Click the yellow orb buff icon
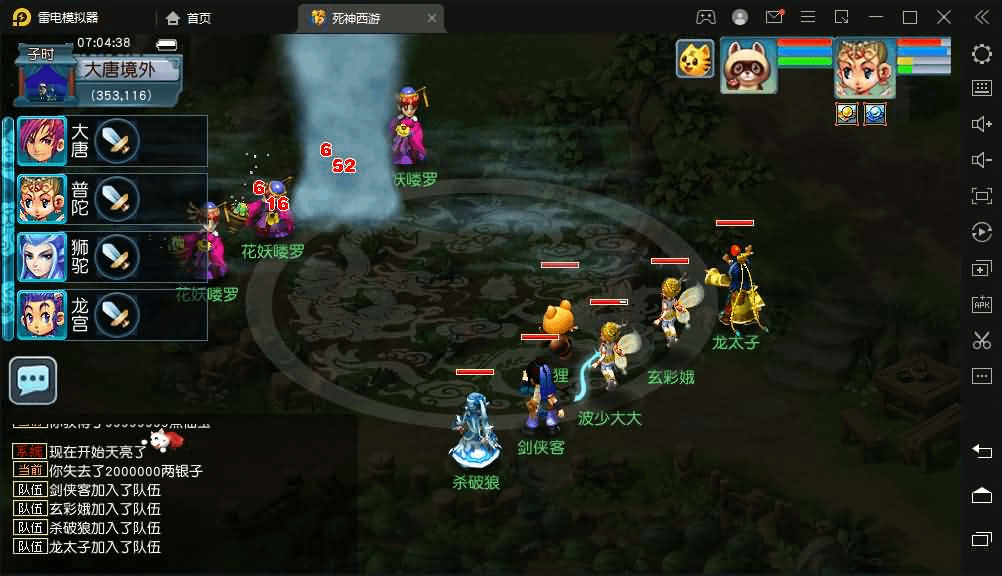The width and height of the screenshot is (1002, 576). pos(847,114)
